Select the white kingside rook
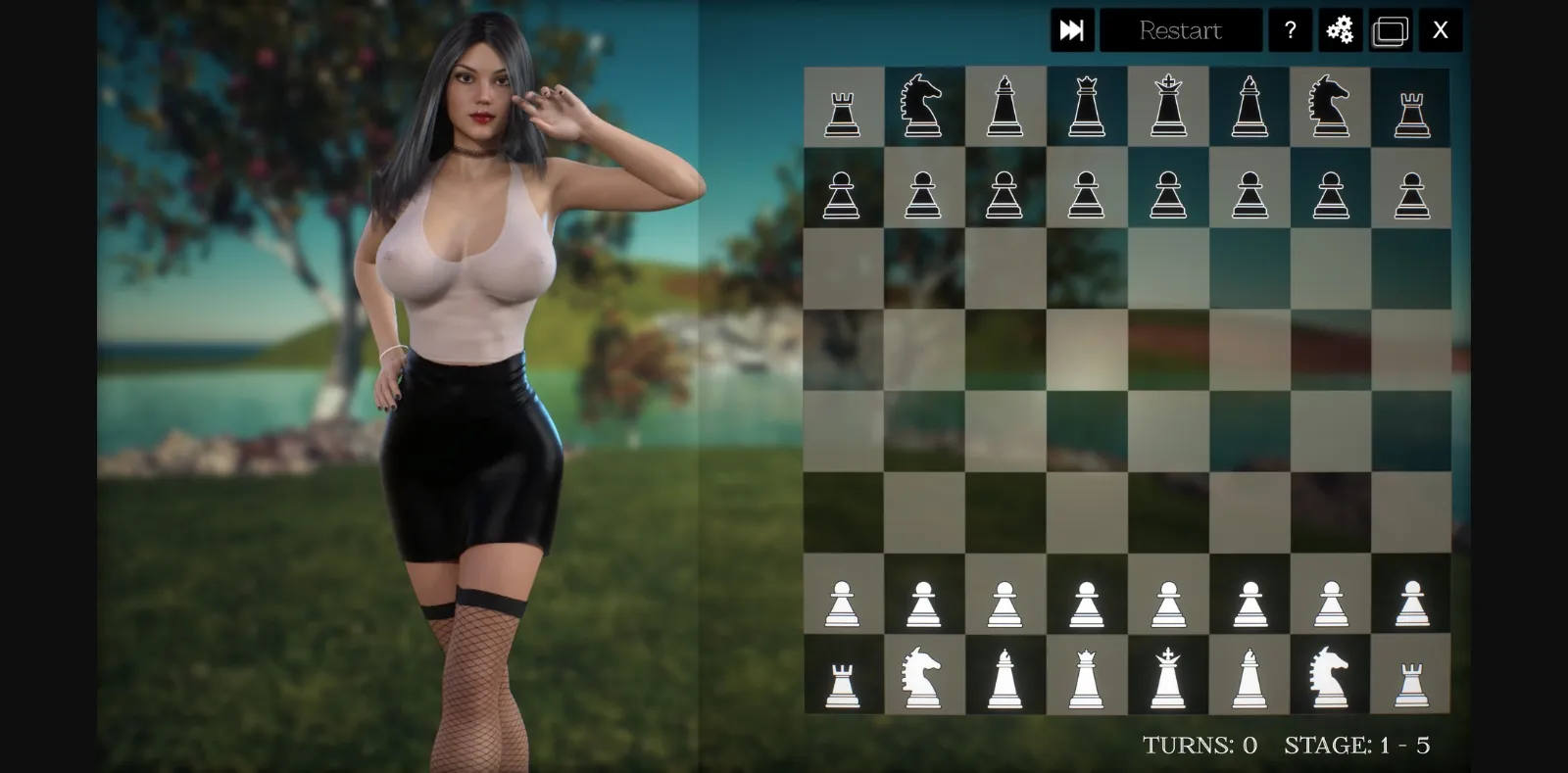The width and height of the screenshot is (1568, 773). tap(1411, 676)
